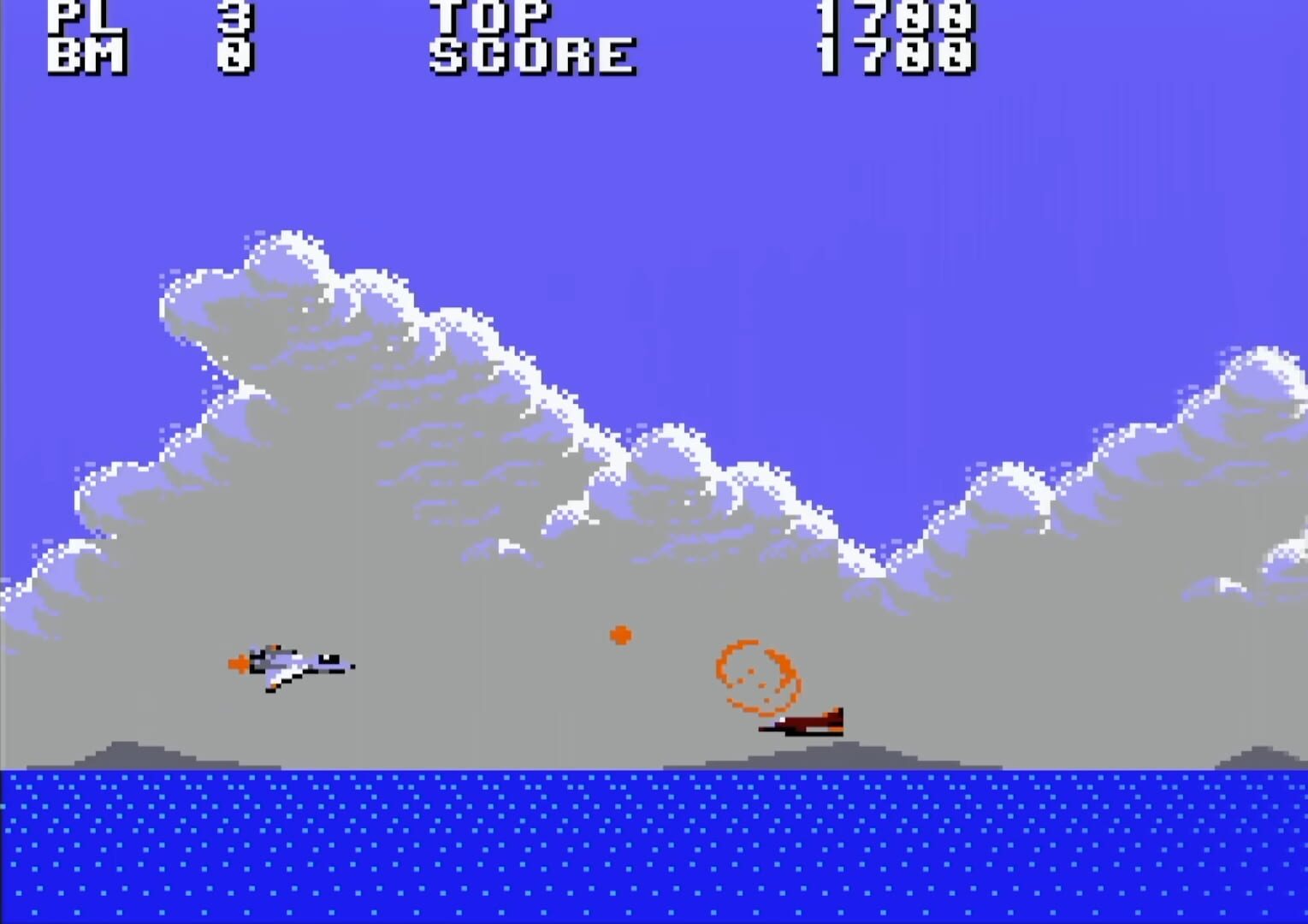
Task: Expand the TOP score value 1700
Action: 897,15
